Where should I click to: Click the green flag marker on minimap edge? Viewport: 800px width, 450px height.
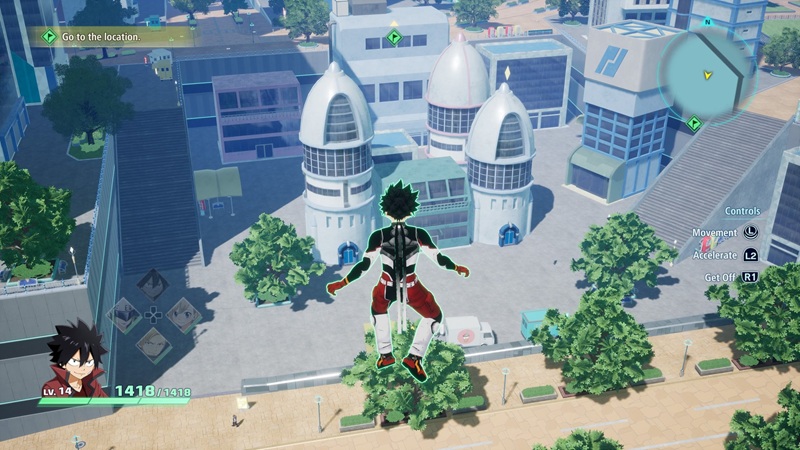694,123
